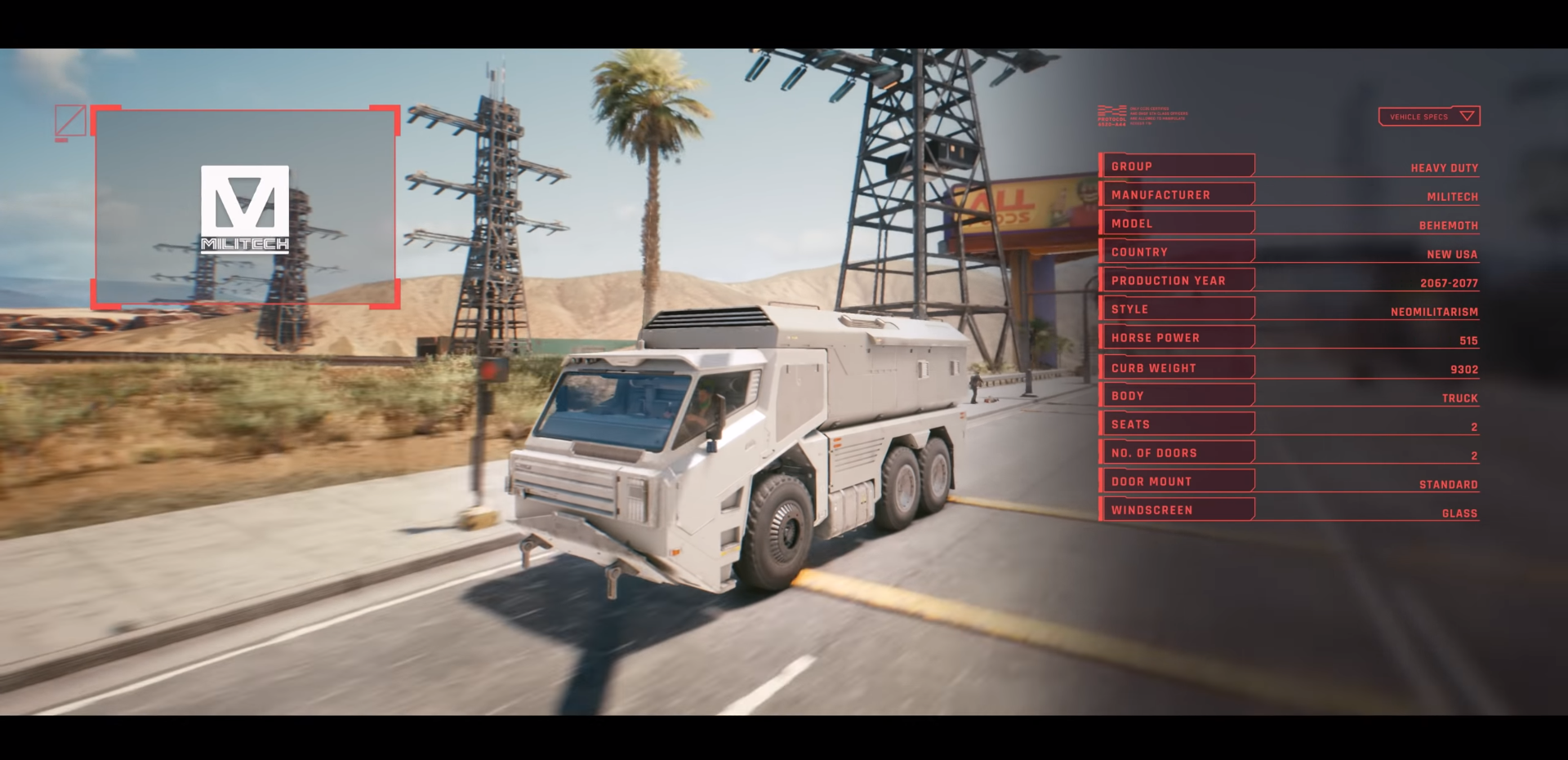Click the Model label
1568x760 pixels.
1132,223
